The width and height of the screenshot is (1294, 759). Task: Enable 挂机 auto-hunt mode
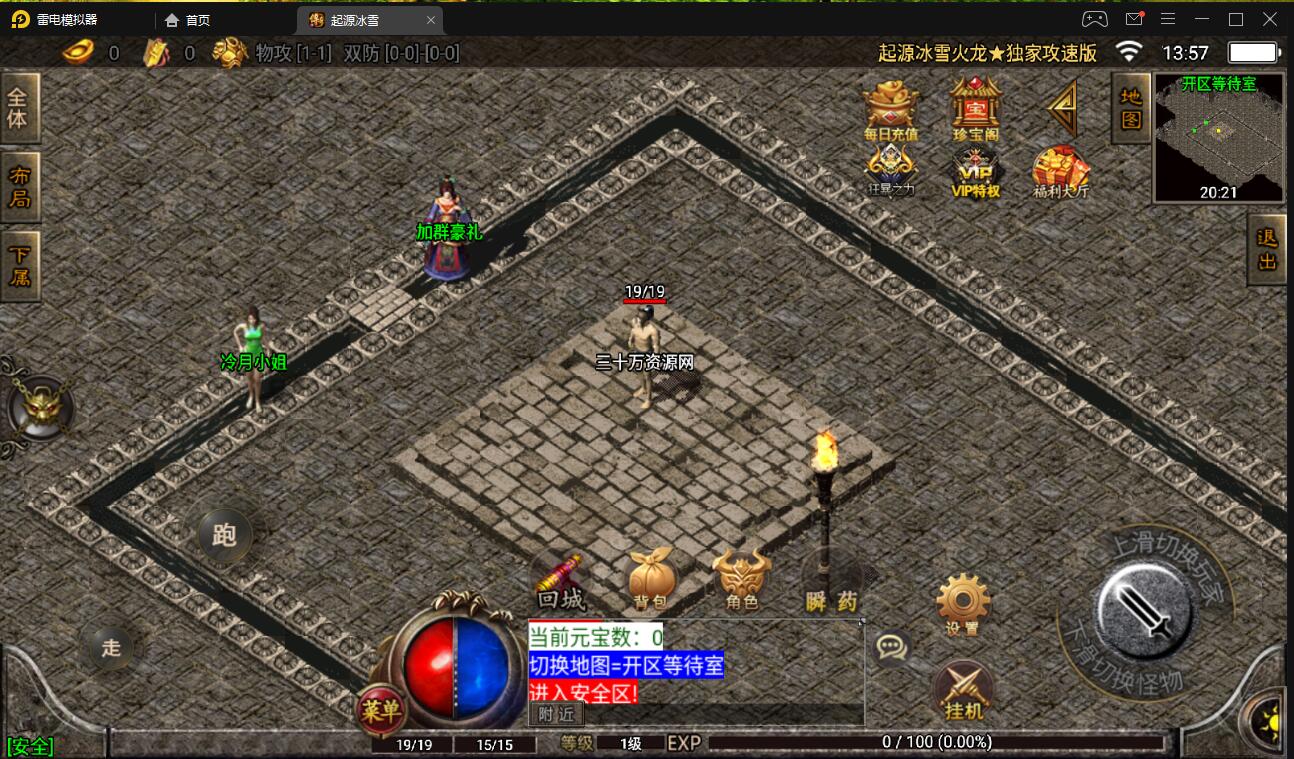[962, 690]
